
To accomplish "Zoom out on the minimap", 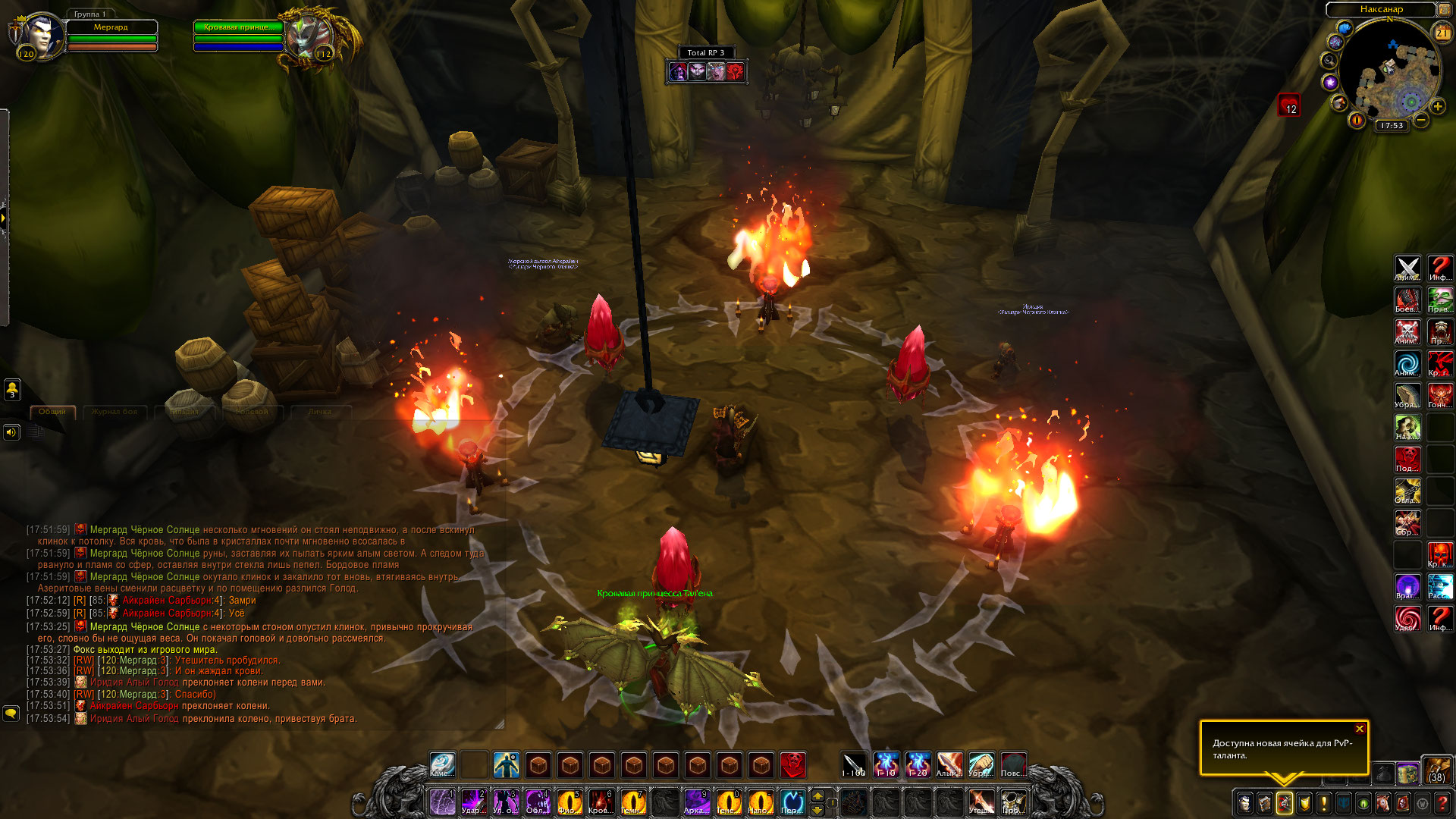I will (1421, 120).
